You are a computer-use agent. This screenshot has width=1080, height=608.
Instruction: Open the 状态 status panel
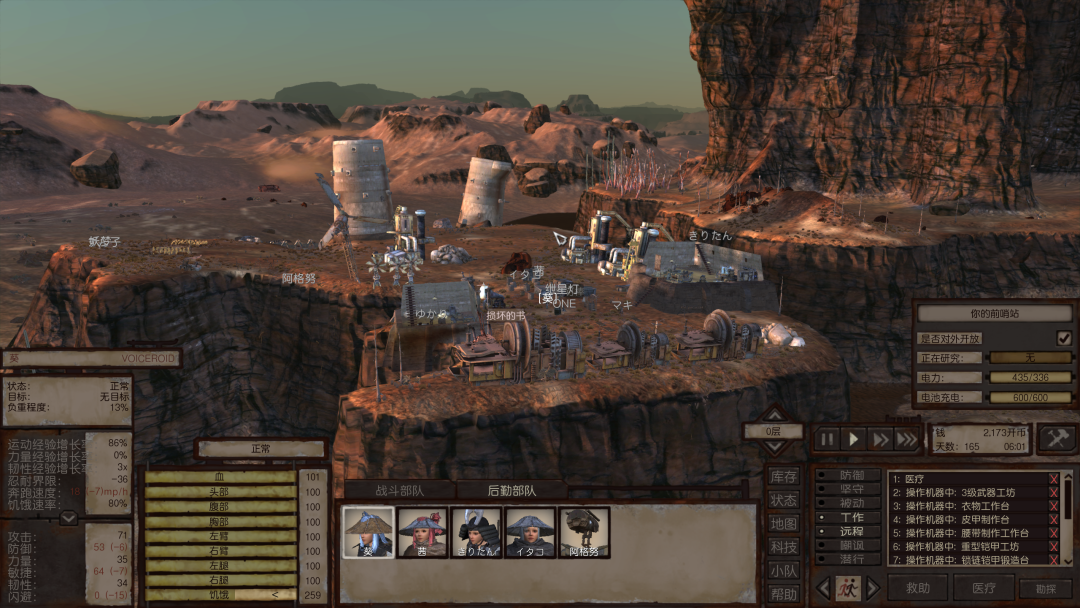[784, 500]
